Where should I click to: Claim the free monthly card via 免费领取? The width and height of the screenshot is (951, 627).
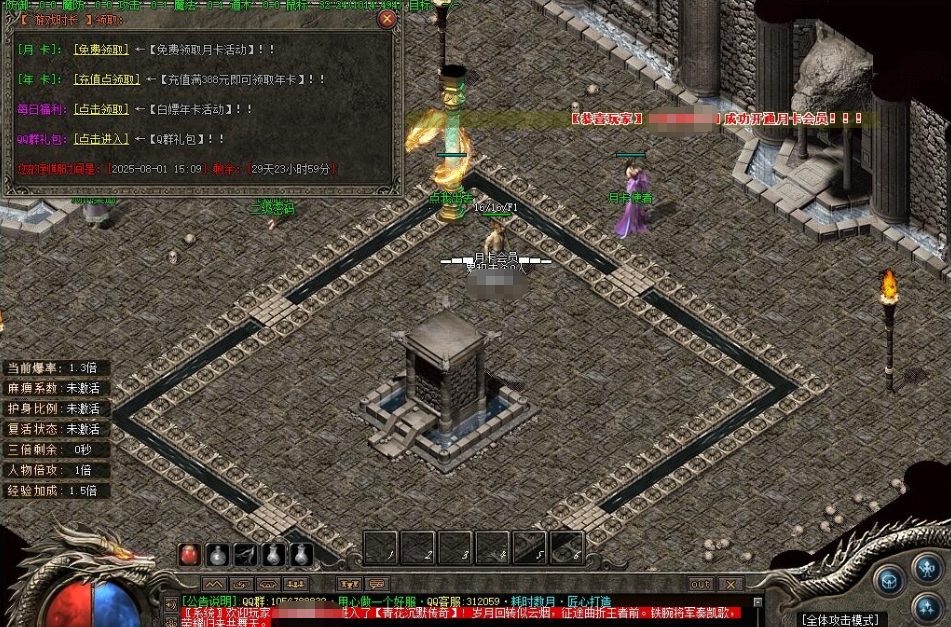pyautogui.click(x=100, y=49)
